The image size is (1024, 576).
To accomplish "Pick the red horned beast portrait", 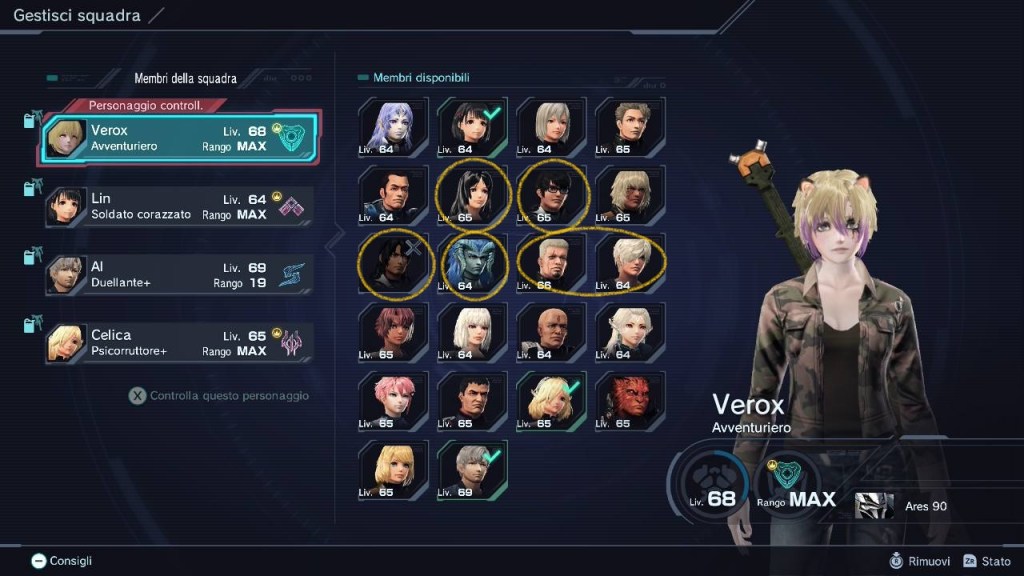I will 630,401.
